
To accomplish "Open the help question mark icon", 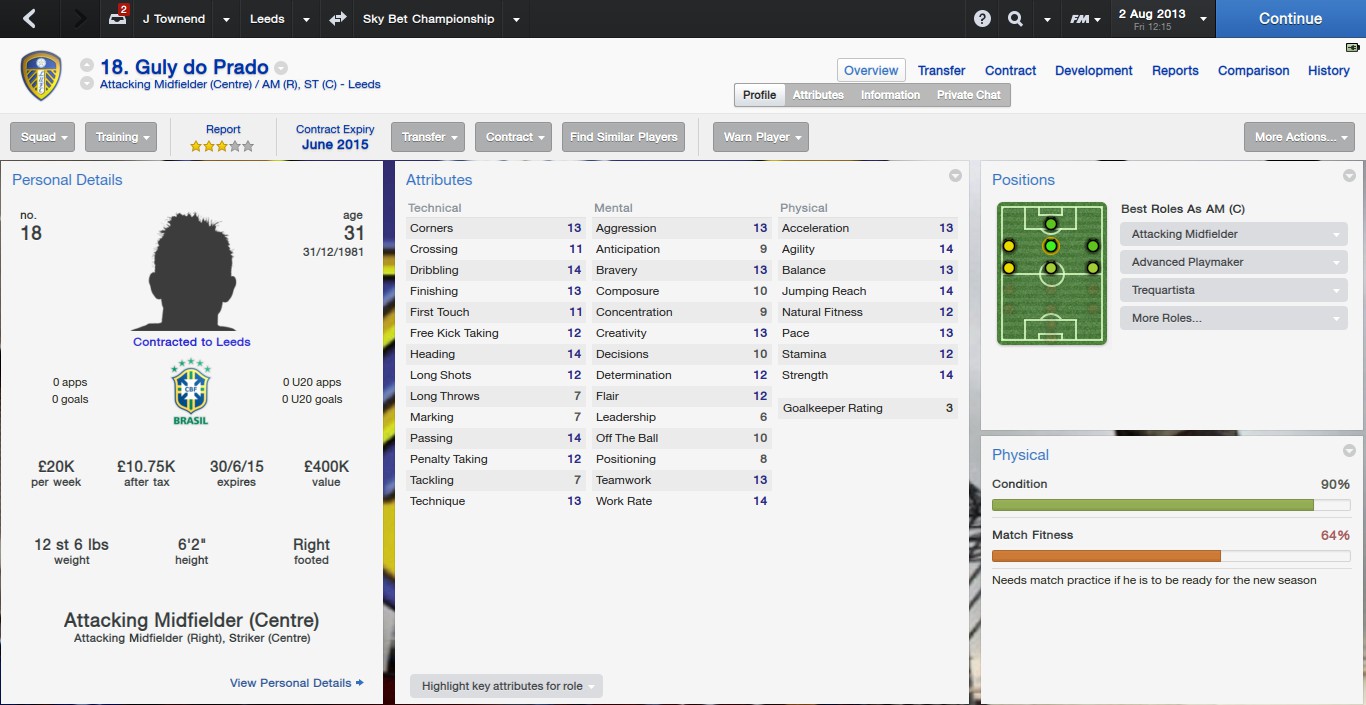I will (x=982, y=19).
